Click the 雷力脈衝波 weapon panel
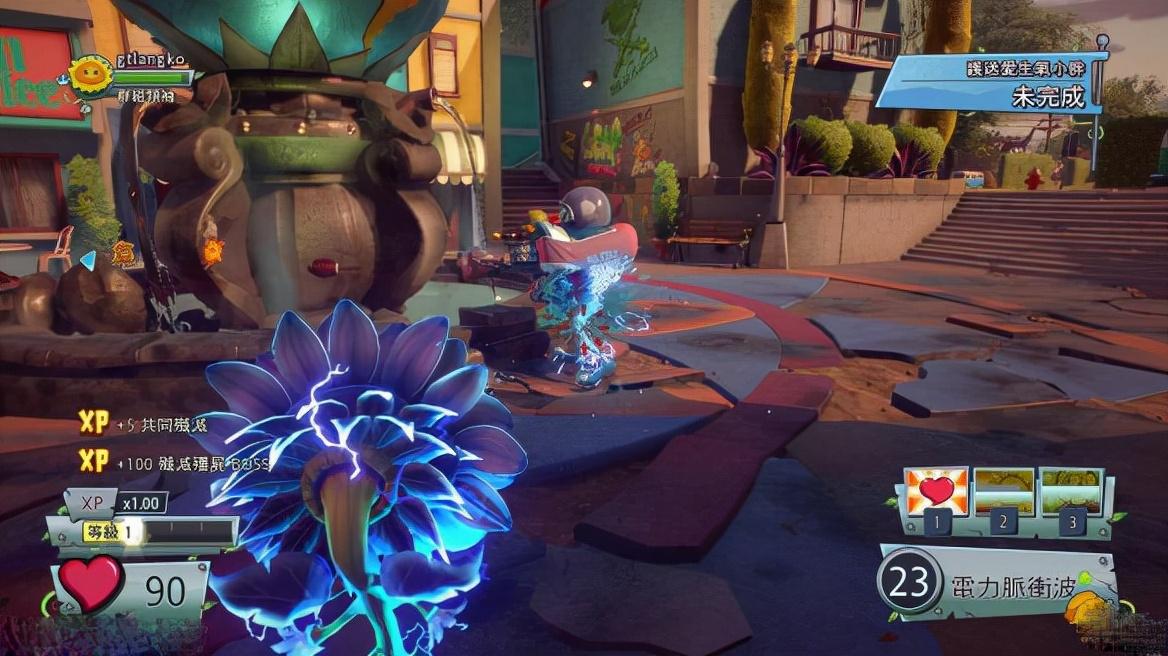Image resolution: width=1168 pixels, height=656 pixels. click(998, 582)
